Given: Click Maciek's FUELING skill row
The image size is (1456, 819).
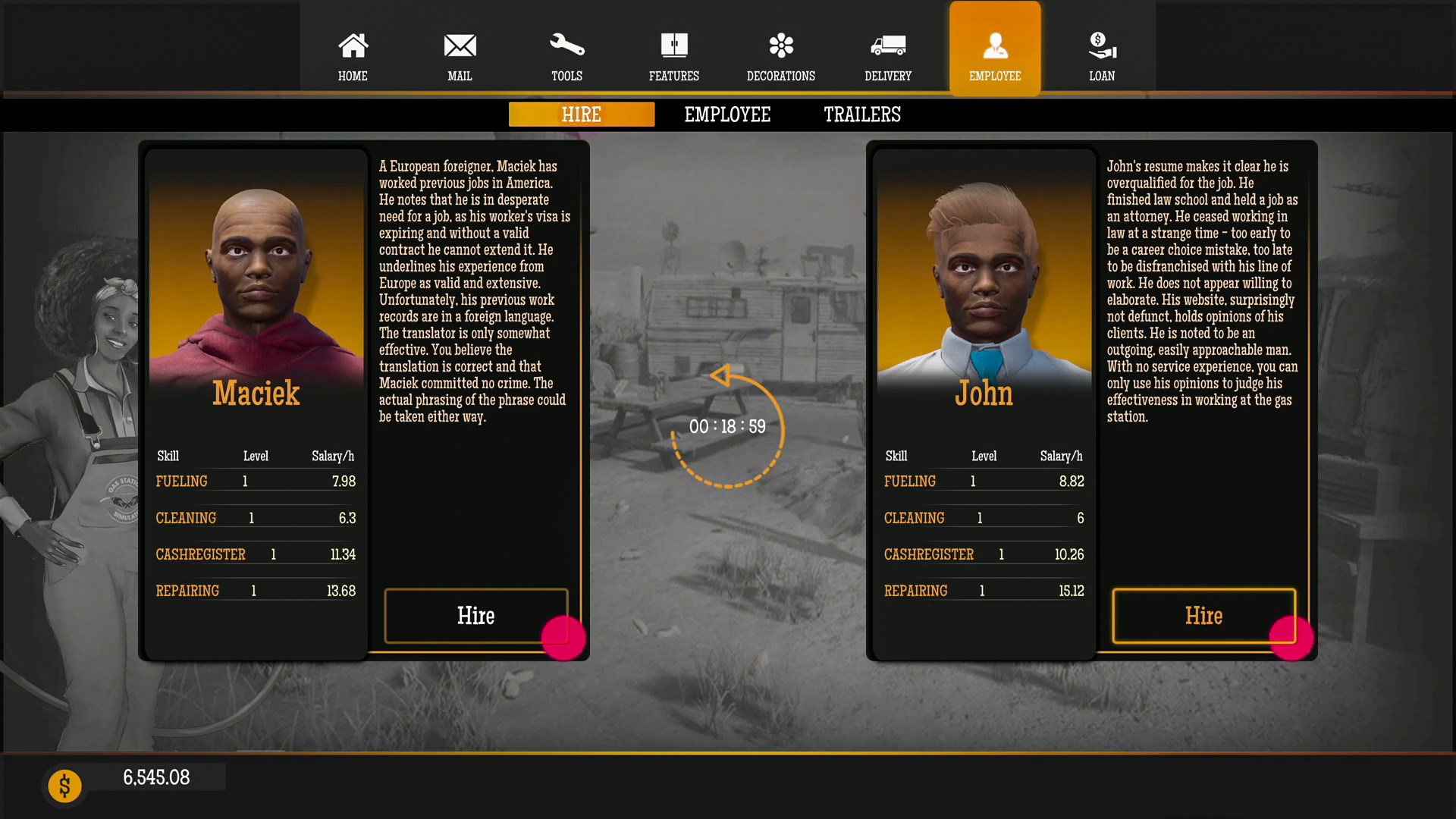Looking at the screenshot, I should (256, 481).
